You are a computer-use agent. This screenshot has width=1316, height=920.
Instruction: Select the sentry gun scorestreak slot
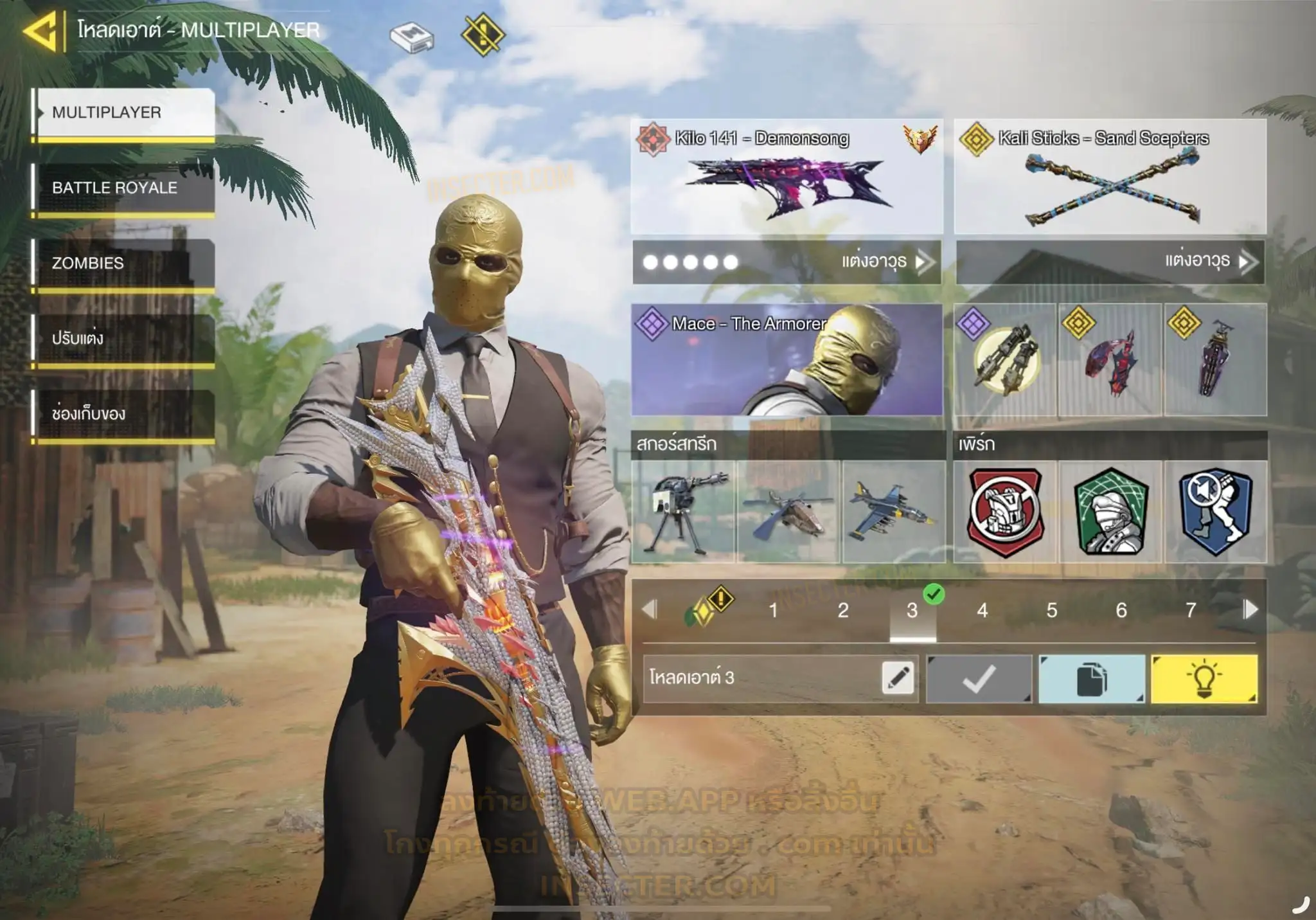(x=683, y=512)
